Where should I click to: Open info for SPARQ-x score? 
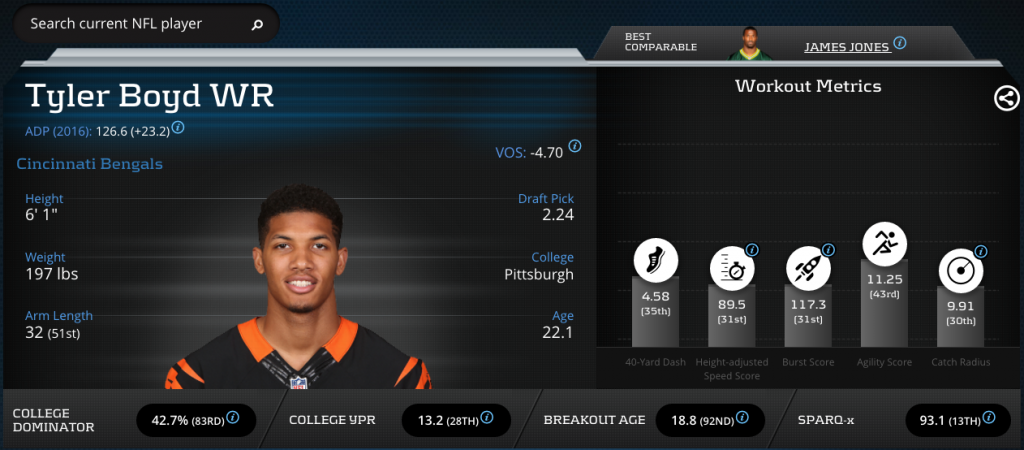(x=991, y=417)
